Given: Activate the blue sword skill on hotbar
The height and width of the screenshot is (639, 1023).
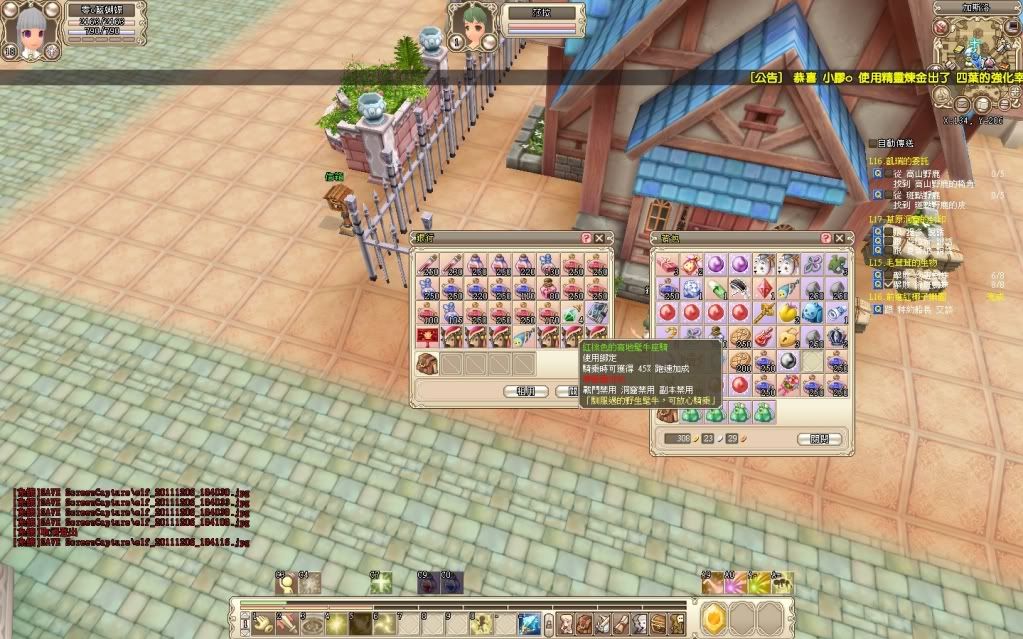Looking at the screenshot, I should click(528, 622).
